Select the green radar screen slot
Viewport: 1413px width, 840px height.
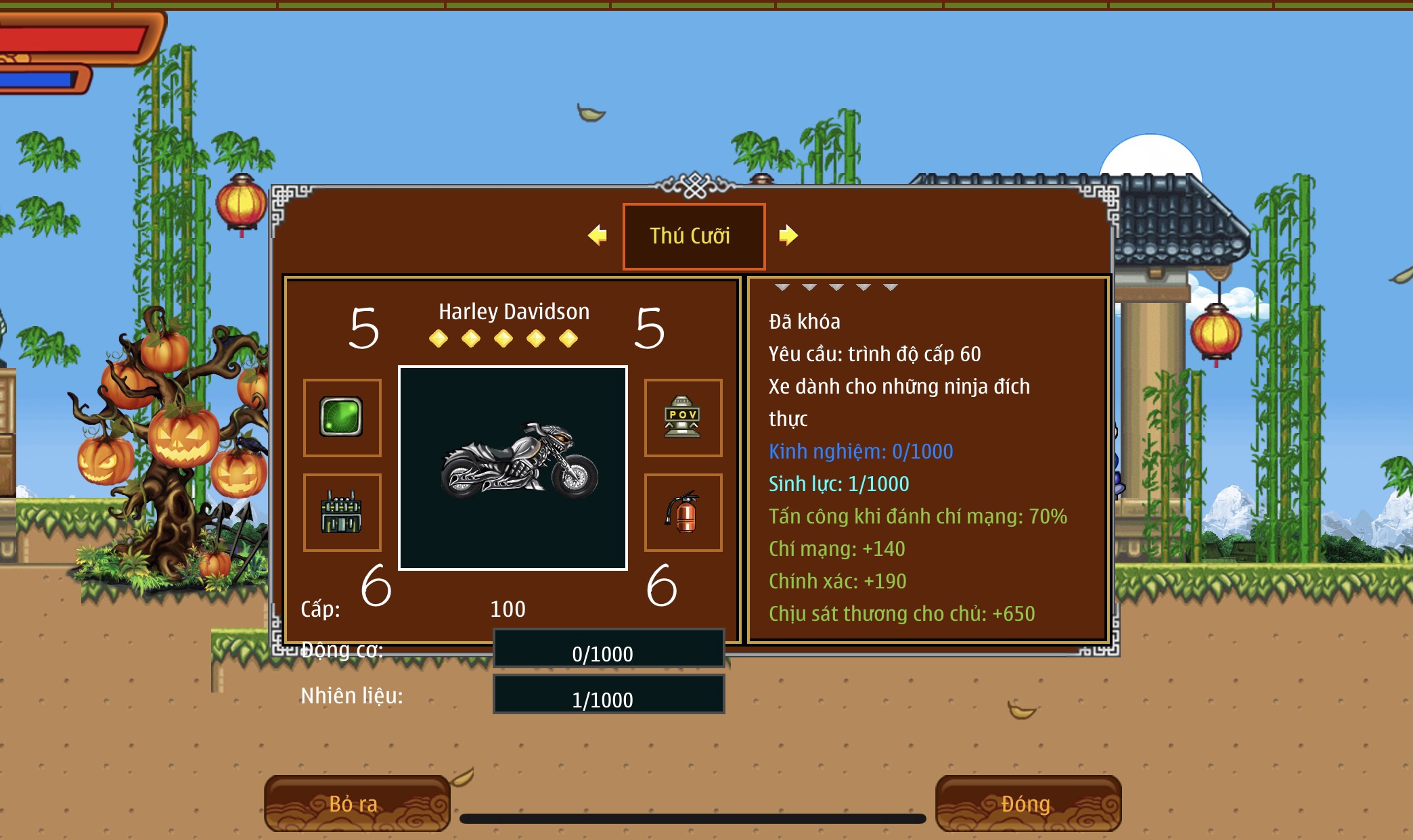342,417
